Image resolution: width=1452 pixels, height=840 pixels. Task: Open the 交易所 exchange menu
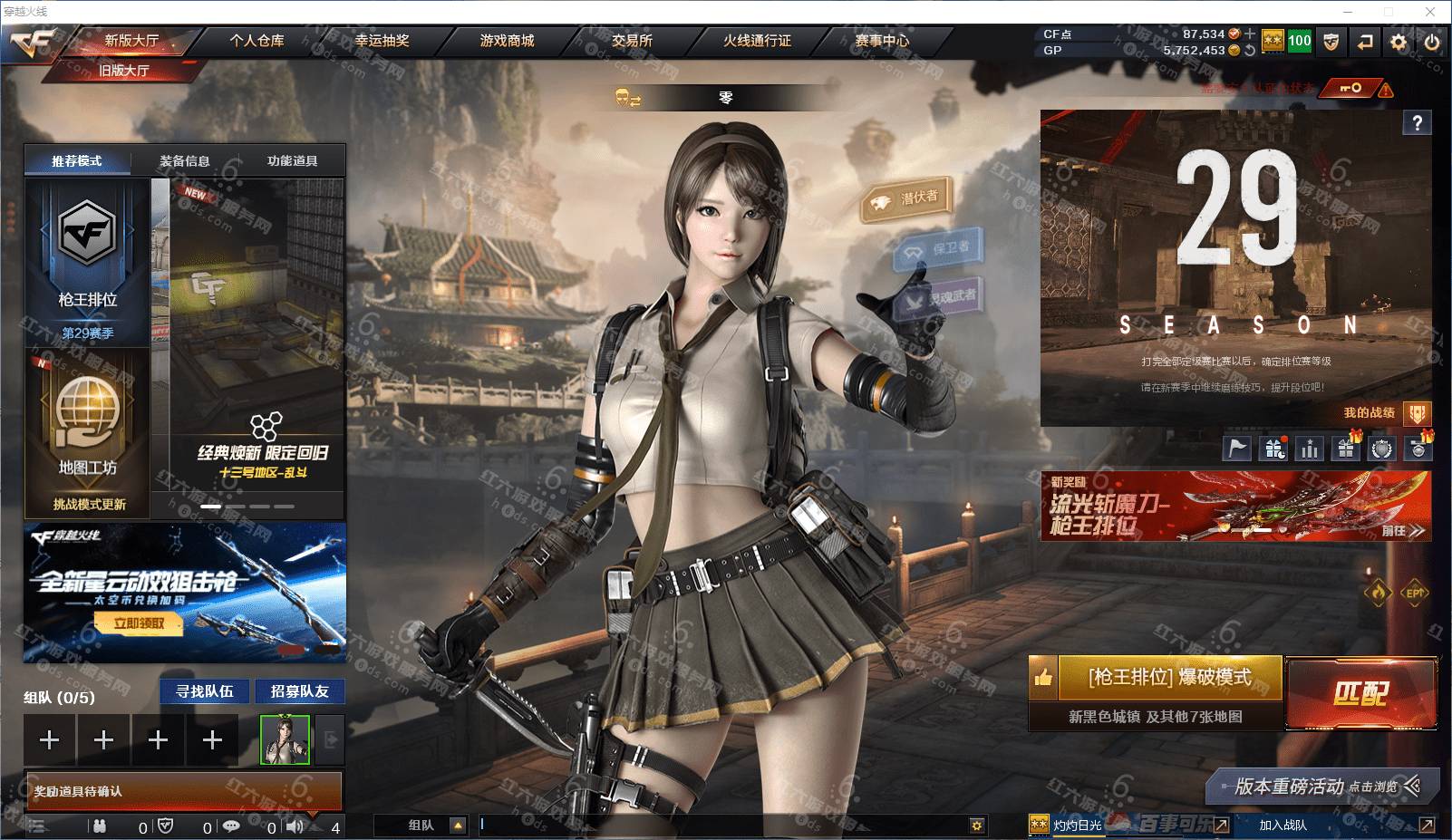coord(632,41)
